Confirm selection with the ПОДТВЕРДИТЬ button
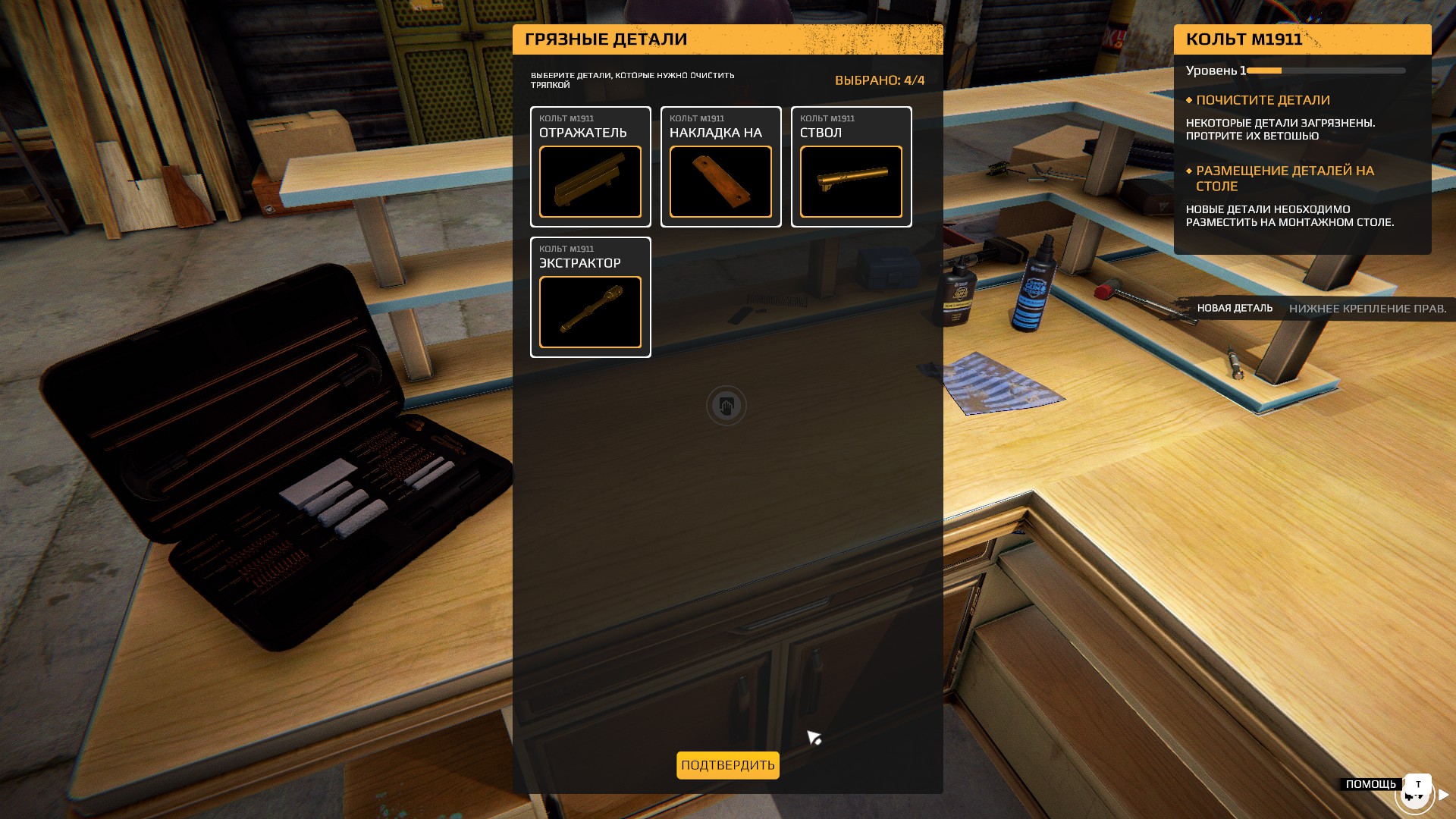This screenshot has height=819, width=1456. (727, 765)
